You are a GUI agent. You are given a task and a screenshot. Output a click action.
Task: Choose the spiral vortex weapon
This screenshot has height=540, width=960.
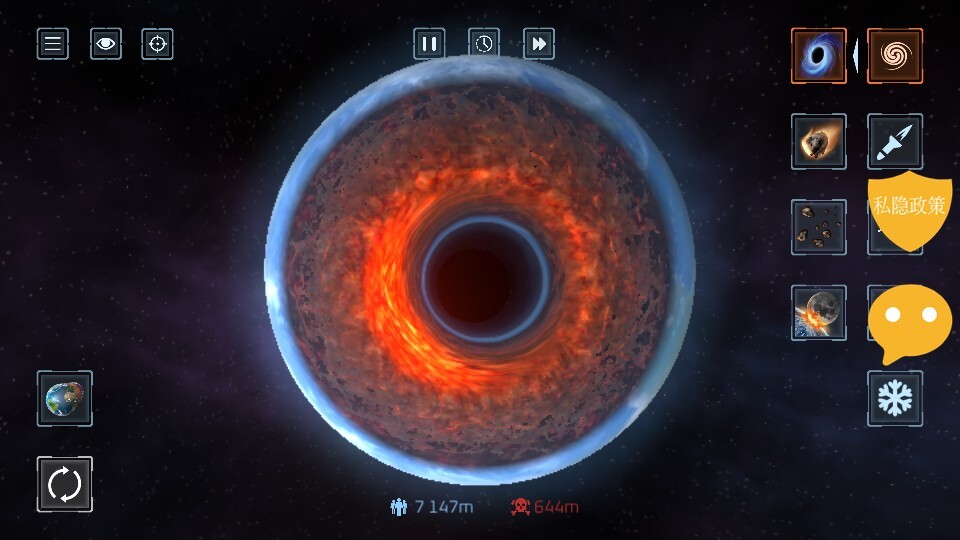tap(895, 56)
